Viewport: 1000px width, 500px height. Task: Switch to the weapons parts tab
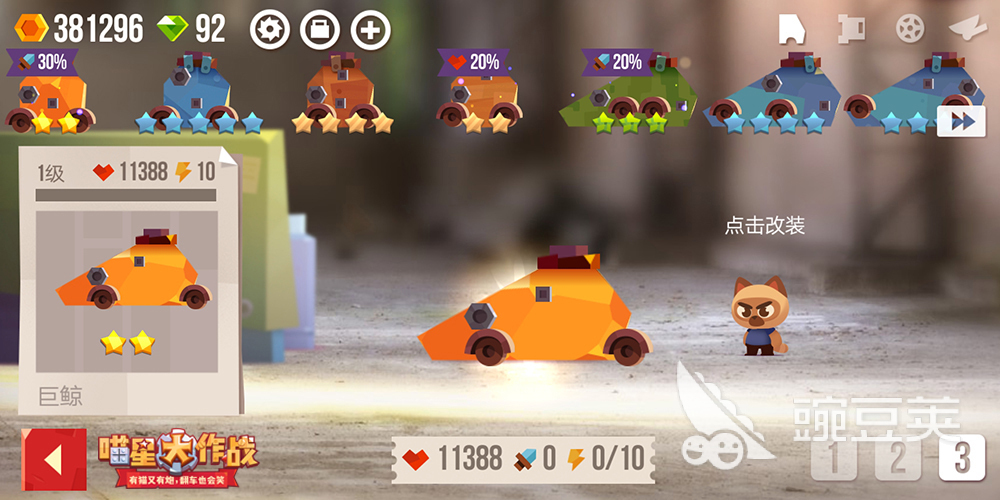[850, 28]
